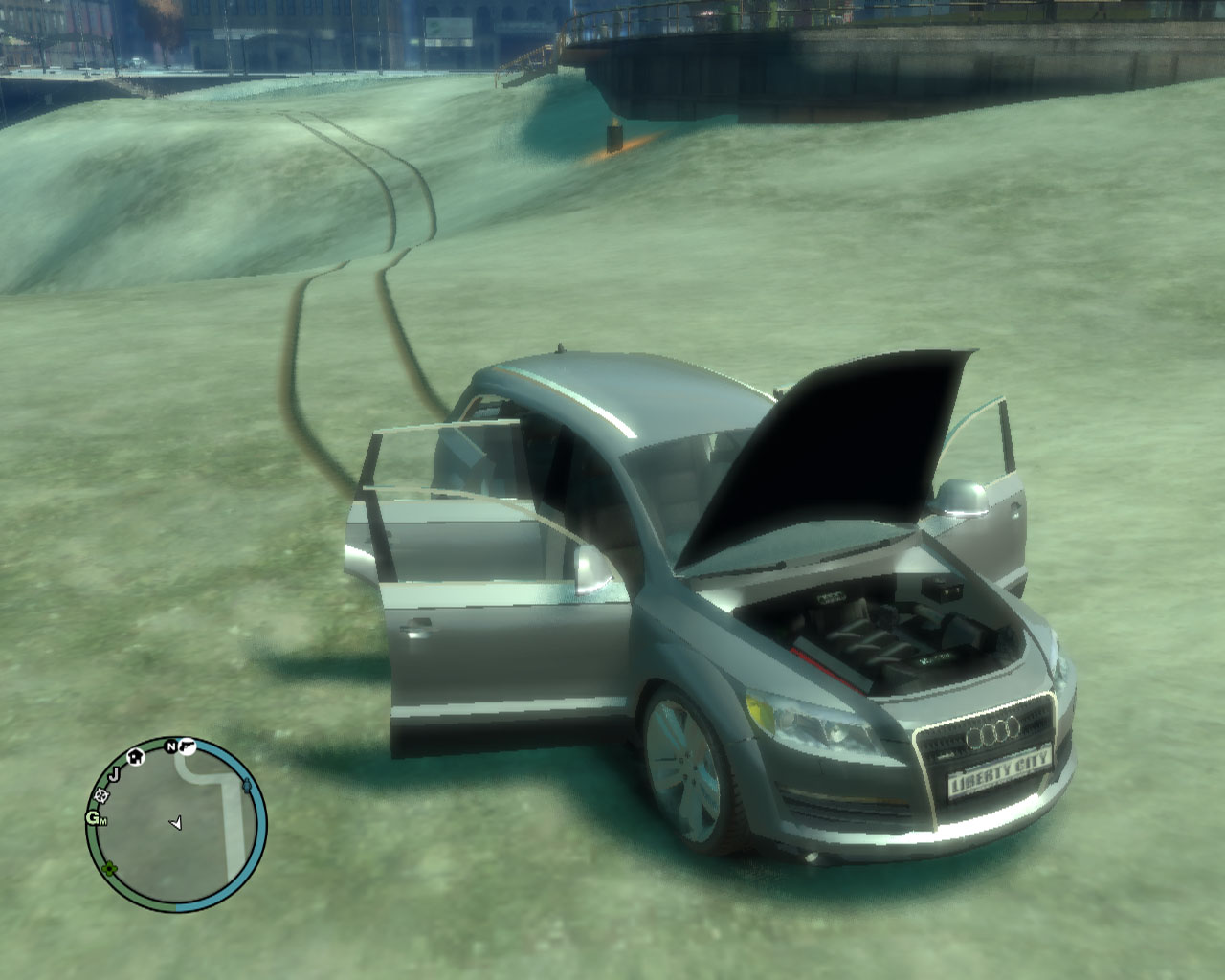
Task: Select the green G mission blip
Action: 95,818
